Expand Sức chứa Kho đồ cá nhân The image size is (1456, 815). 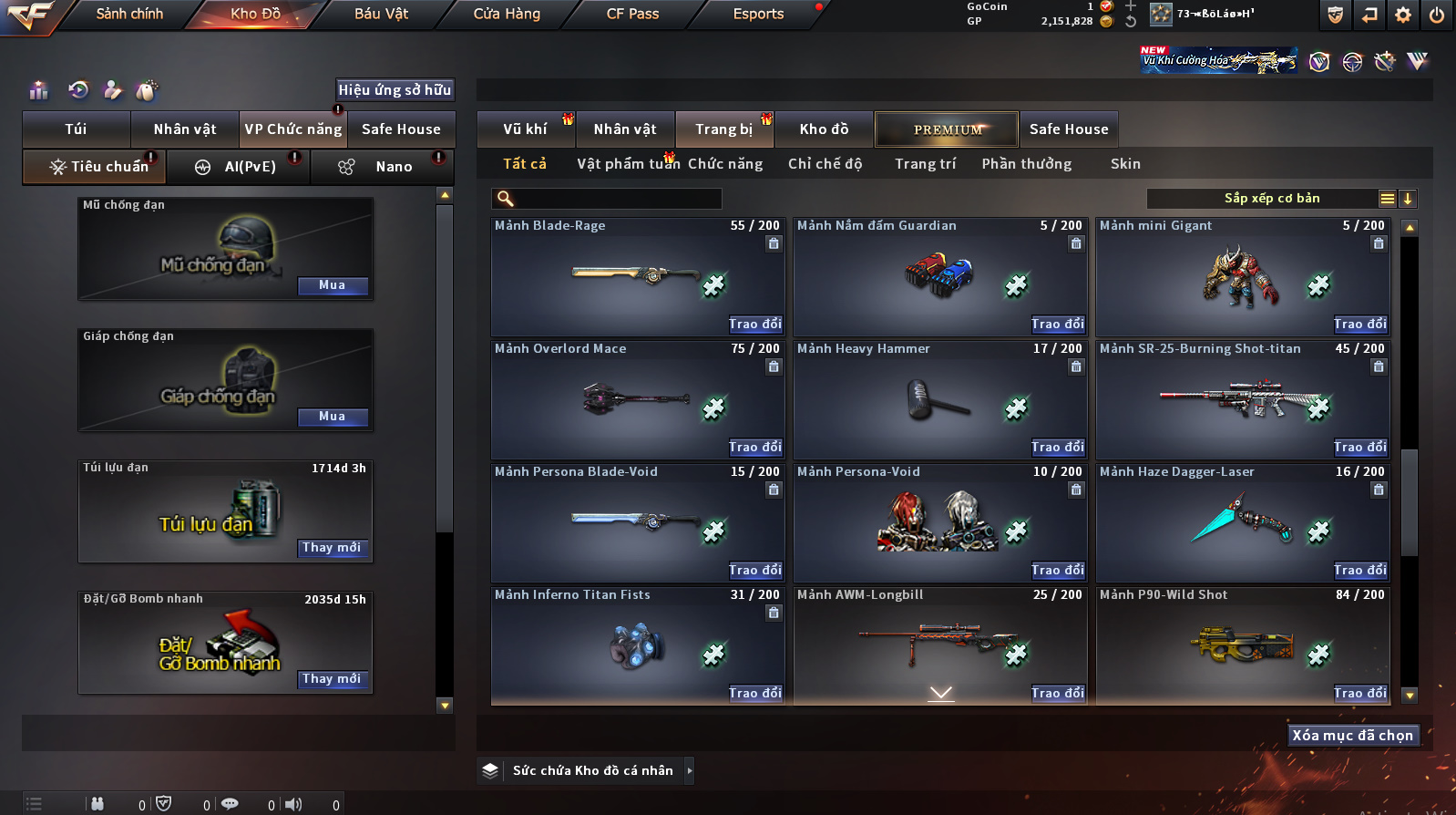pos(593,771)
